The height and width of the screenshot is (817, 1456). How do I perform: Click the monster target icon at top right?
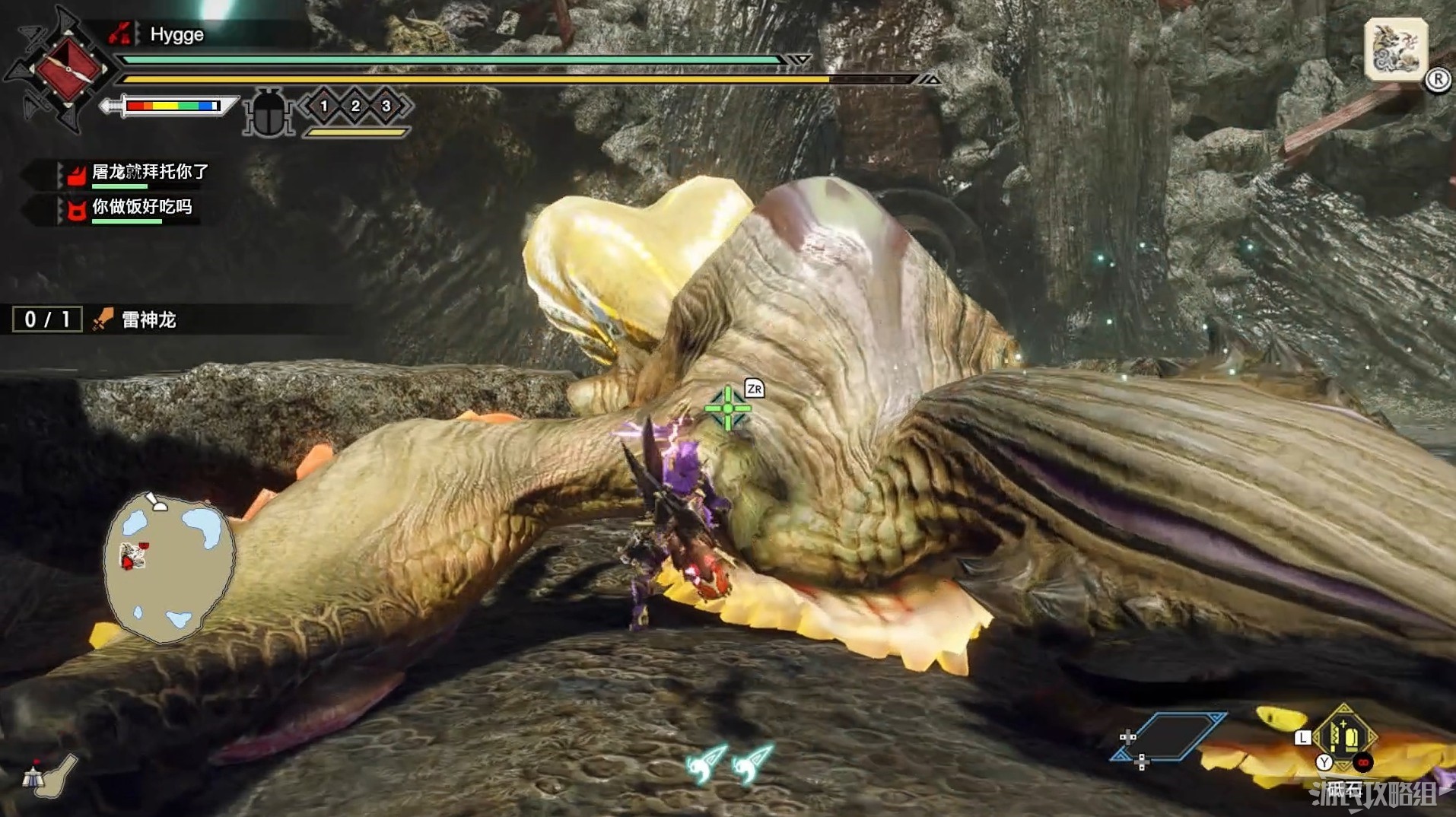pyautogui.click(x=1395, y=49)
